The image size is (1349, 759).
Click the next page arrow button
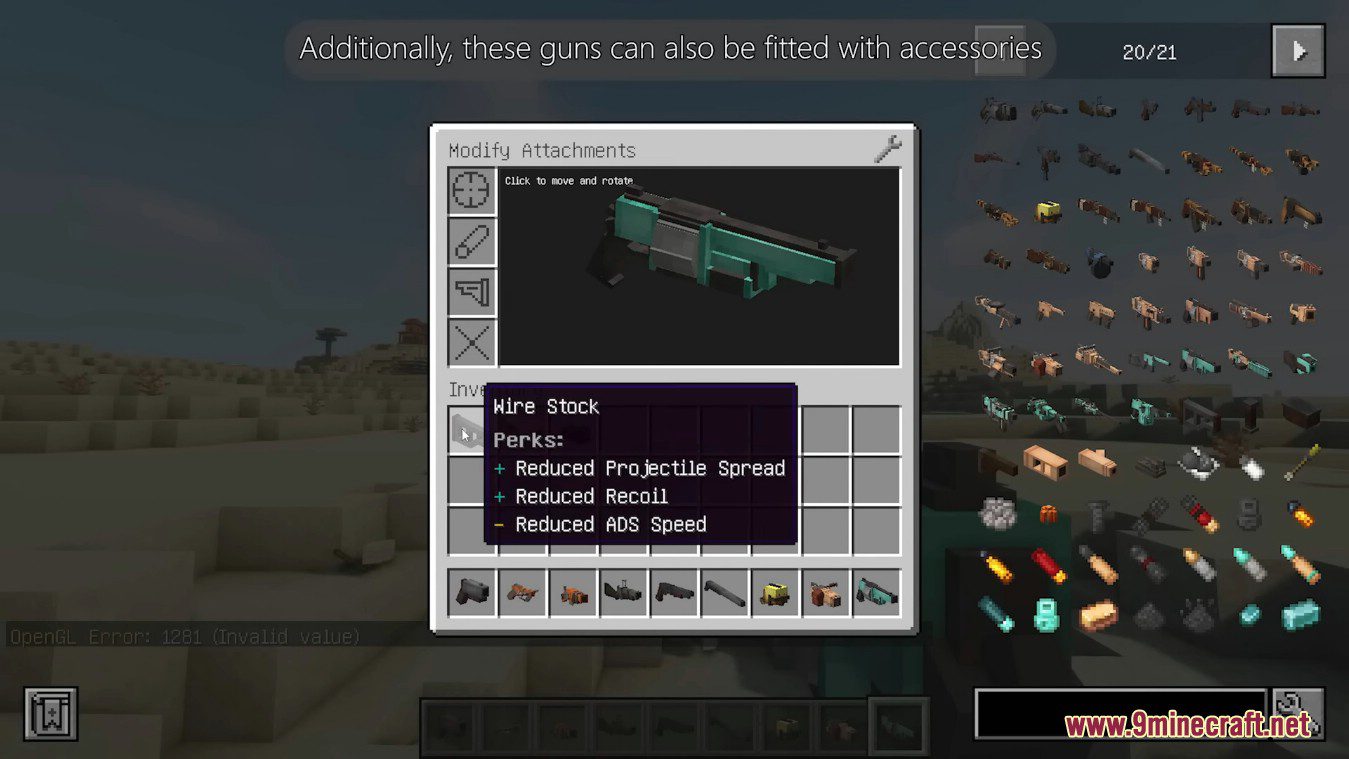point(1297,49)
